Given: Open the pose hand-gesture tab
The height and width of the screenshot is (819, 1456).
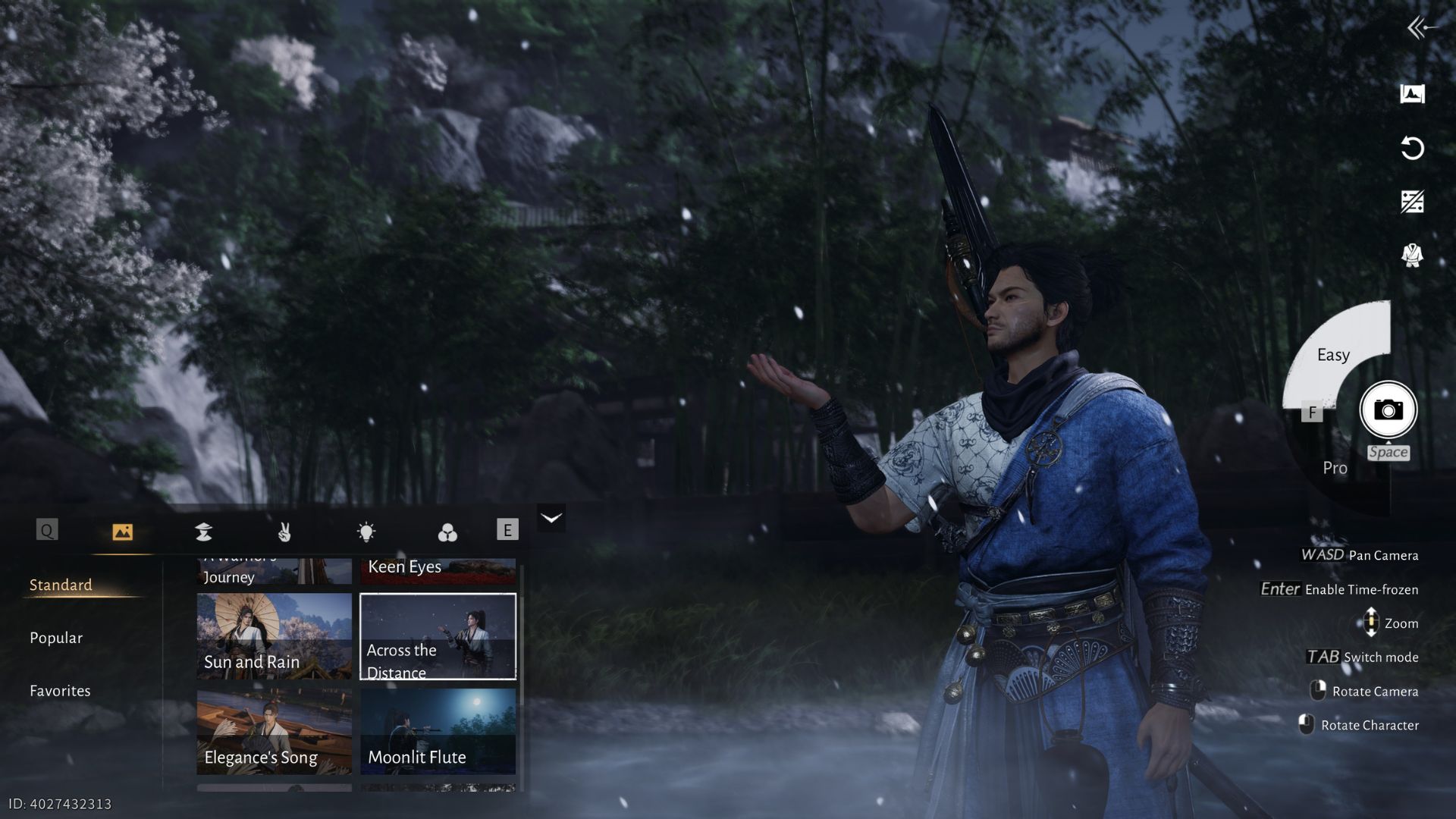Looking at the screenshot, I should (284, 532).
